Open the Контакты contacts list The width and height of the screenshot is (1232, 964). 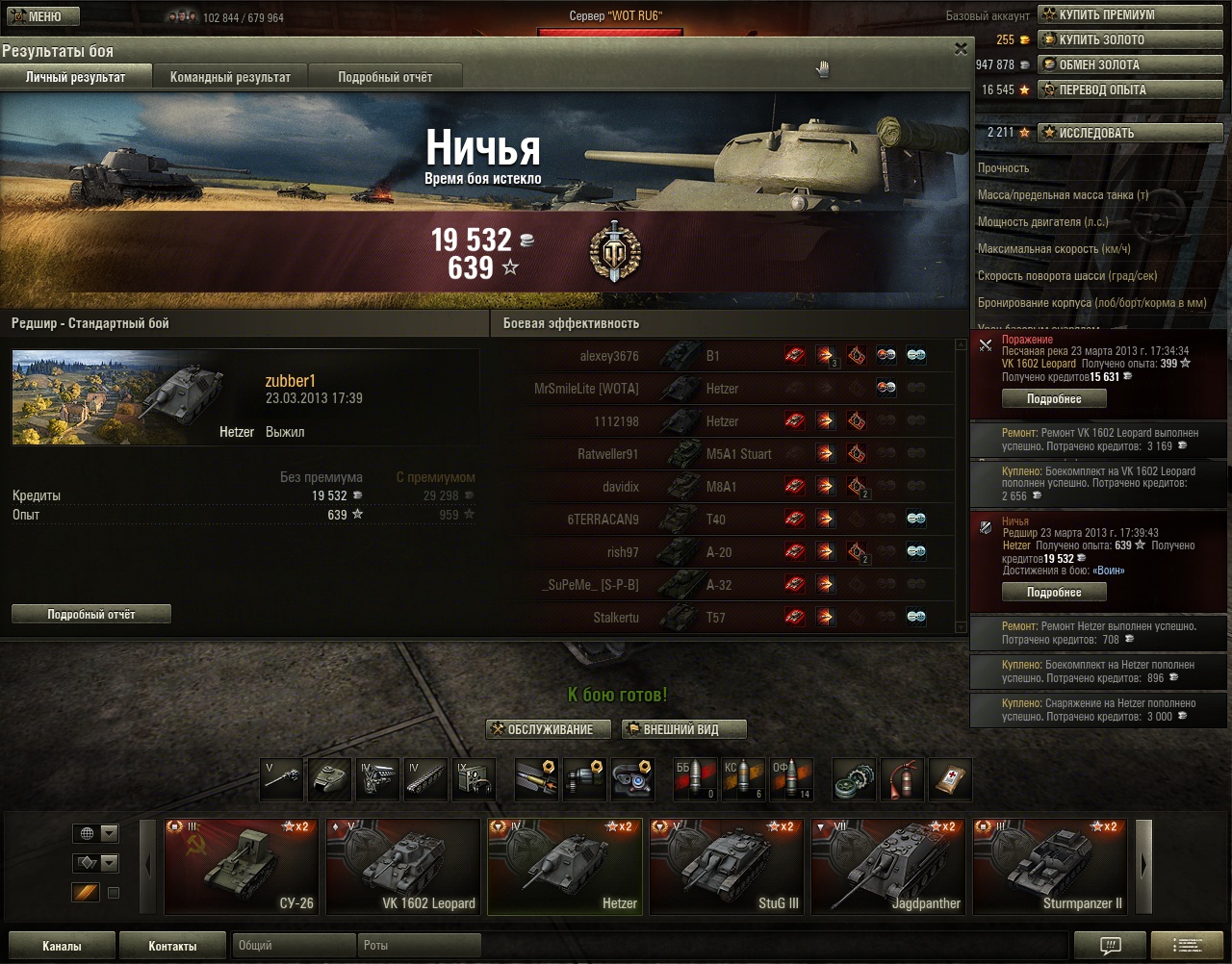172,946
